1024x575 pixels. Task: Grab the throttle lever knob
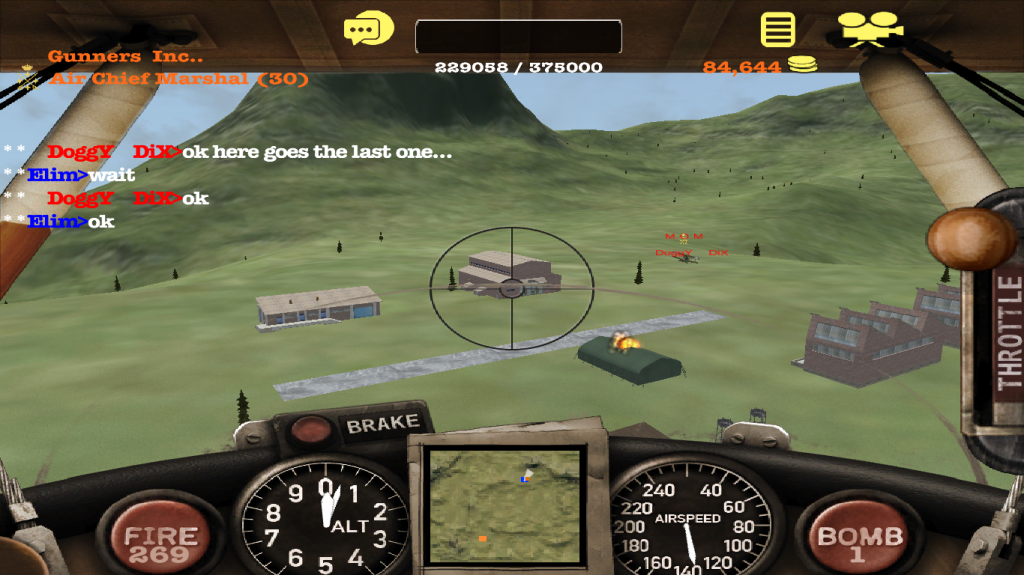[x=971, y=238]
